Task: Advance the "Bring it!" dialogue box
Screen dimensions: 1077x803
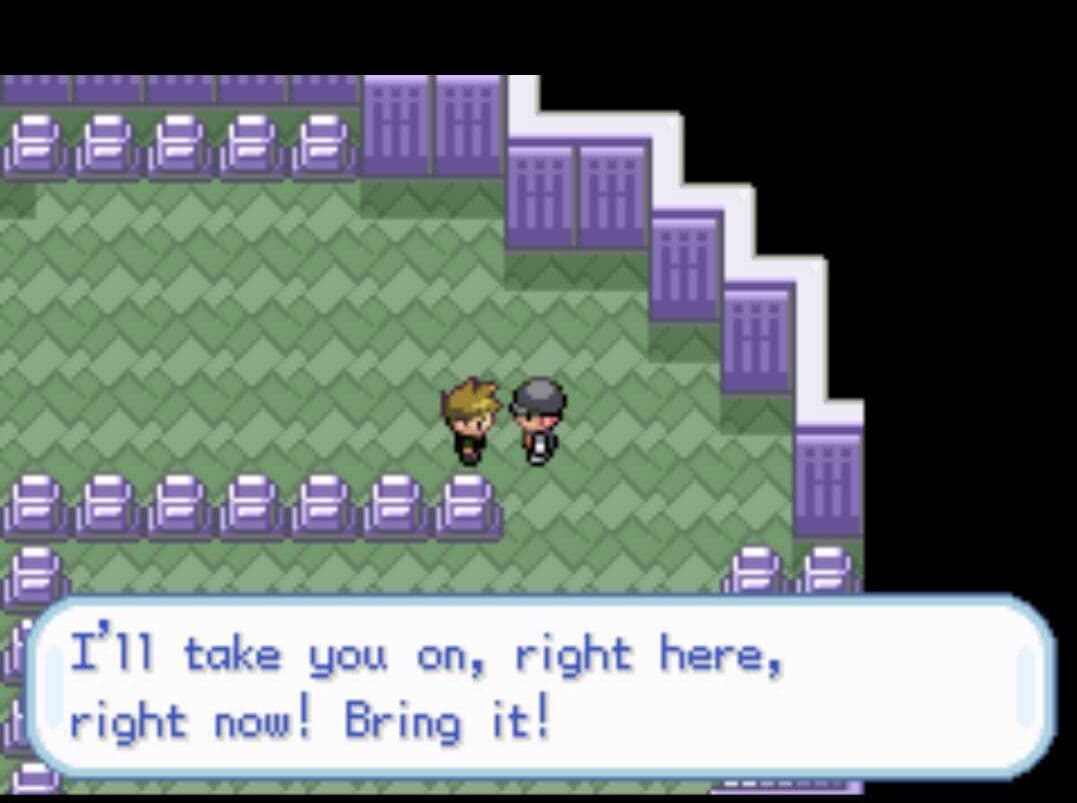Action: (540, 687)
